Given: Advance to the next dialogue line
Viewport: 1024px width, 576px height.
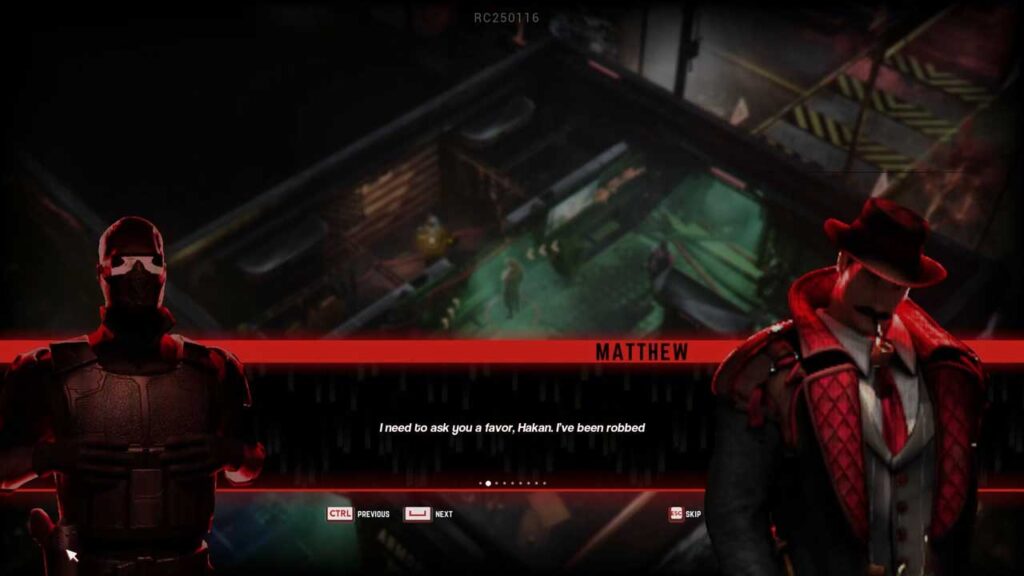Looking at the screenshot, I should coord(428,514).
